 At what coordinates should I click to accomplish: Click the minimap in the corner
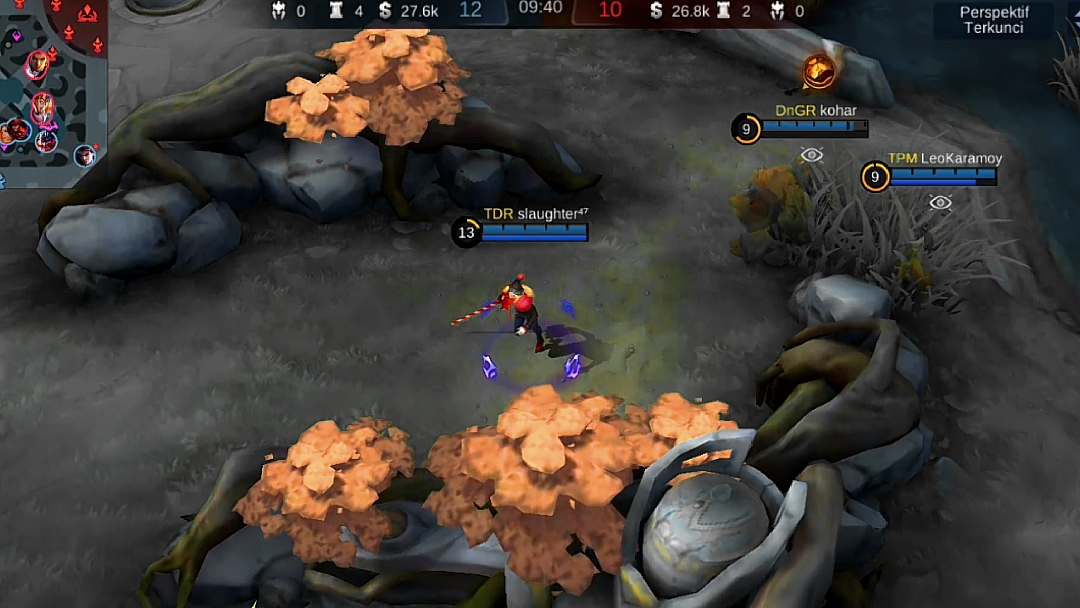pos(52,82)
